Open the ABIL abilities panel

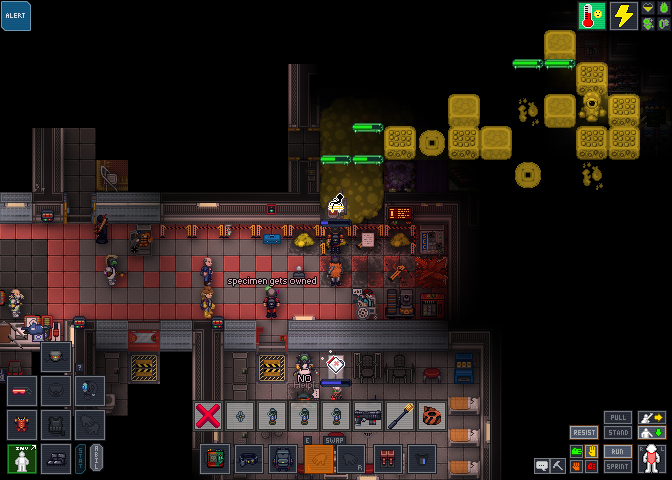pyautogui.click(x=96, y=458)
